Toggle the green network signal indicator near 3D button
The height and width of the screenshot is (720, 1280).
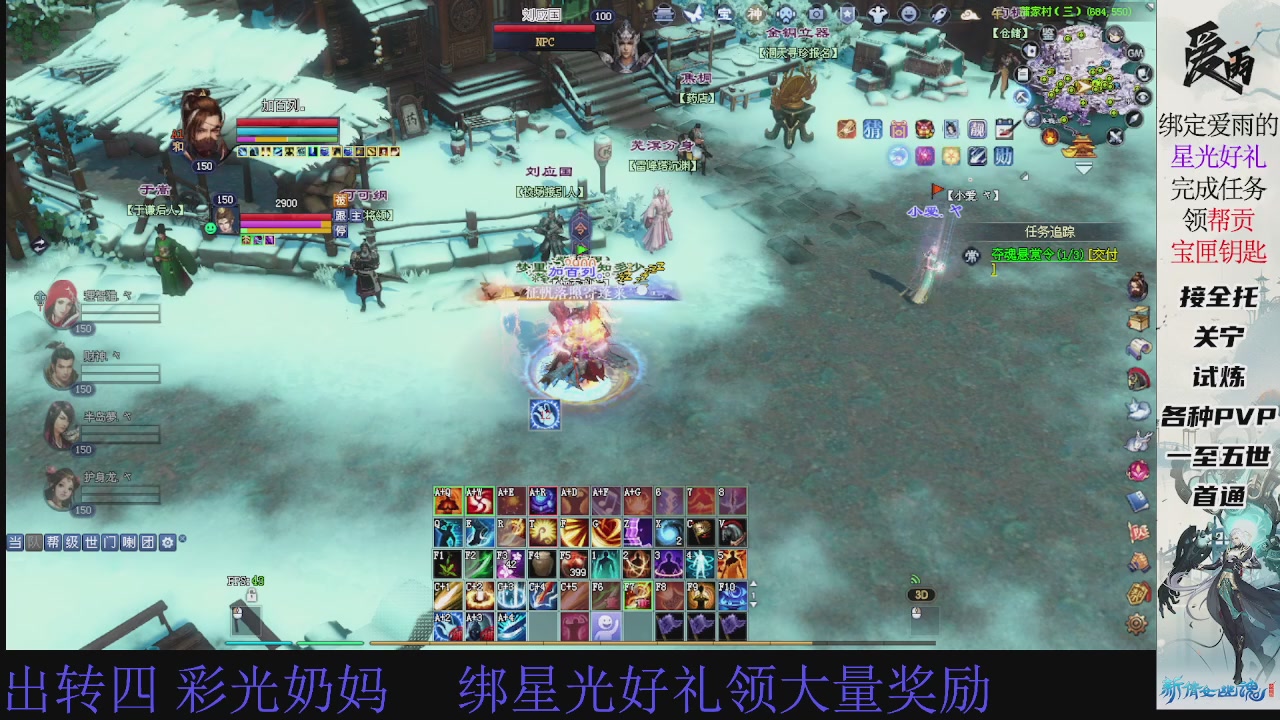(x=915, y=579)
